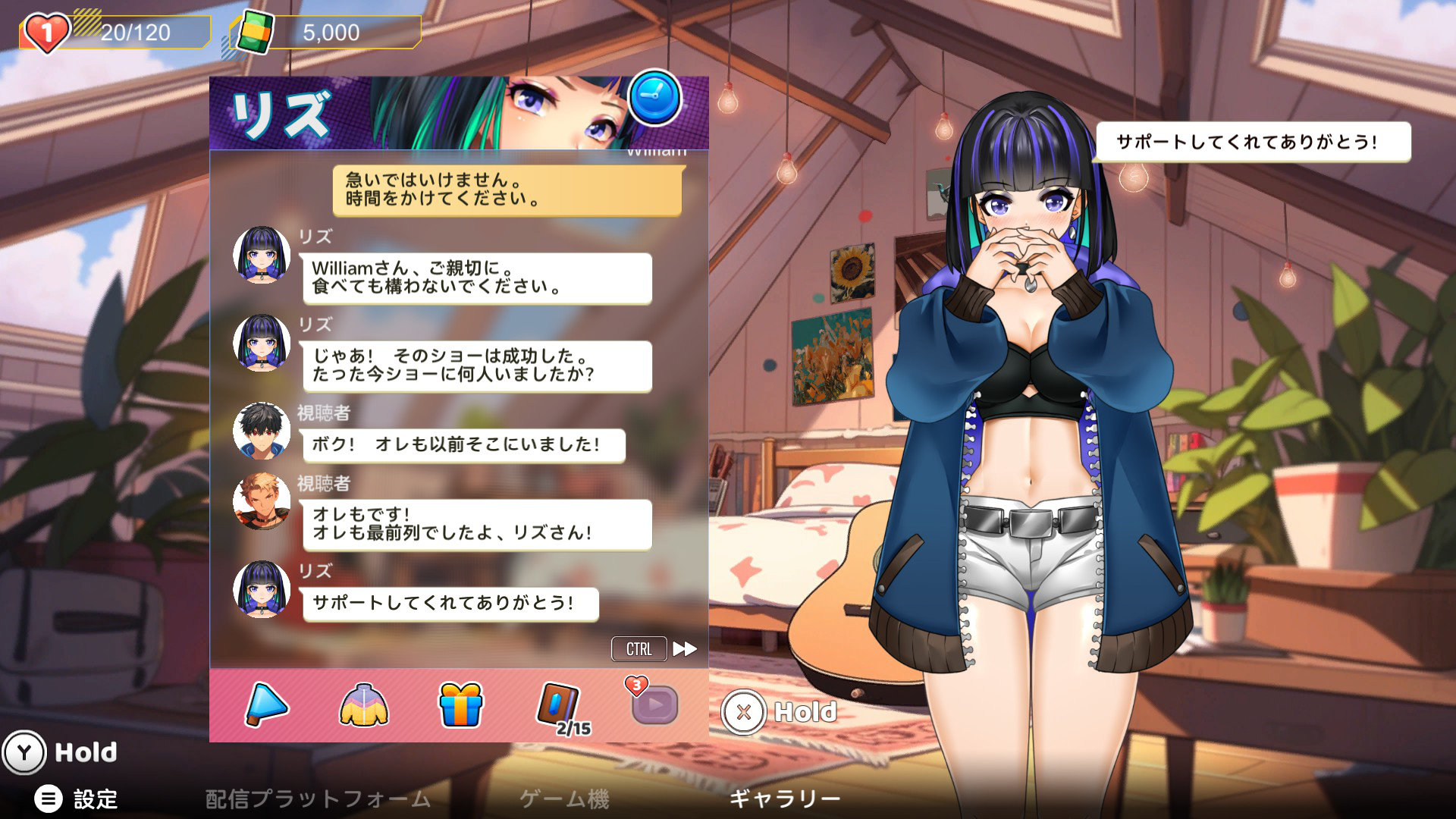Open the gift box menu

(x=460, y=704)
